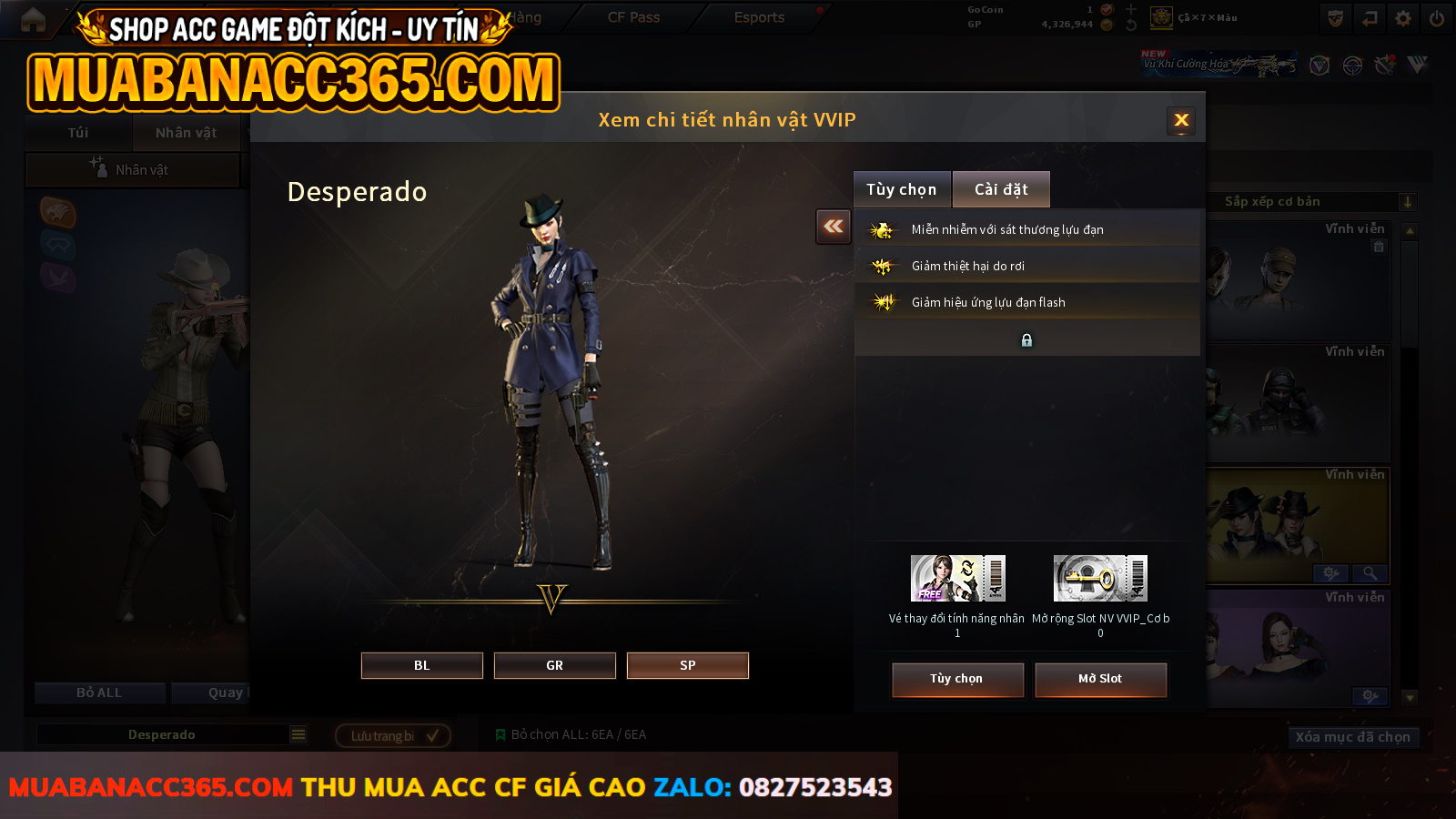Switch to the Tùy chọn tab
Image resolution: width=1456 pixels, height=819 pixels.
901,189
